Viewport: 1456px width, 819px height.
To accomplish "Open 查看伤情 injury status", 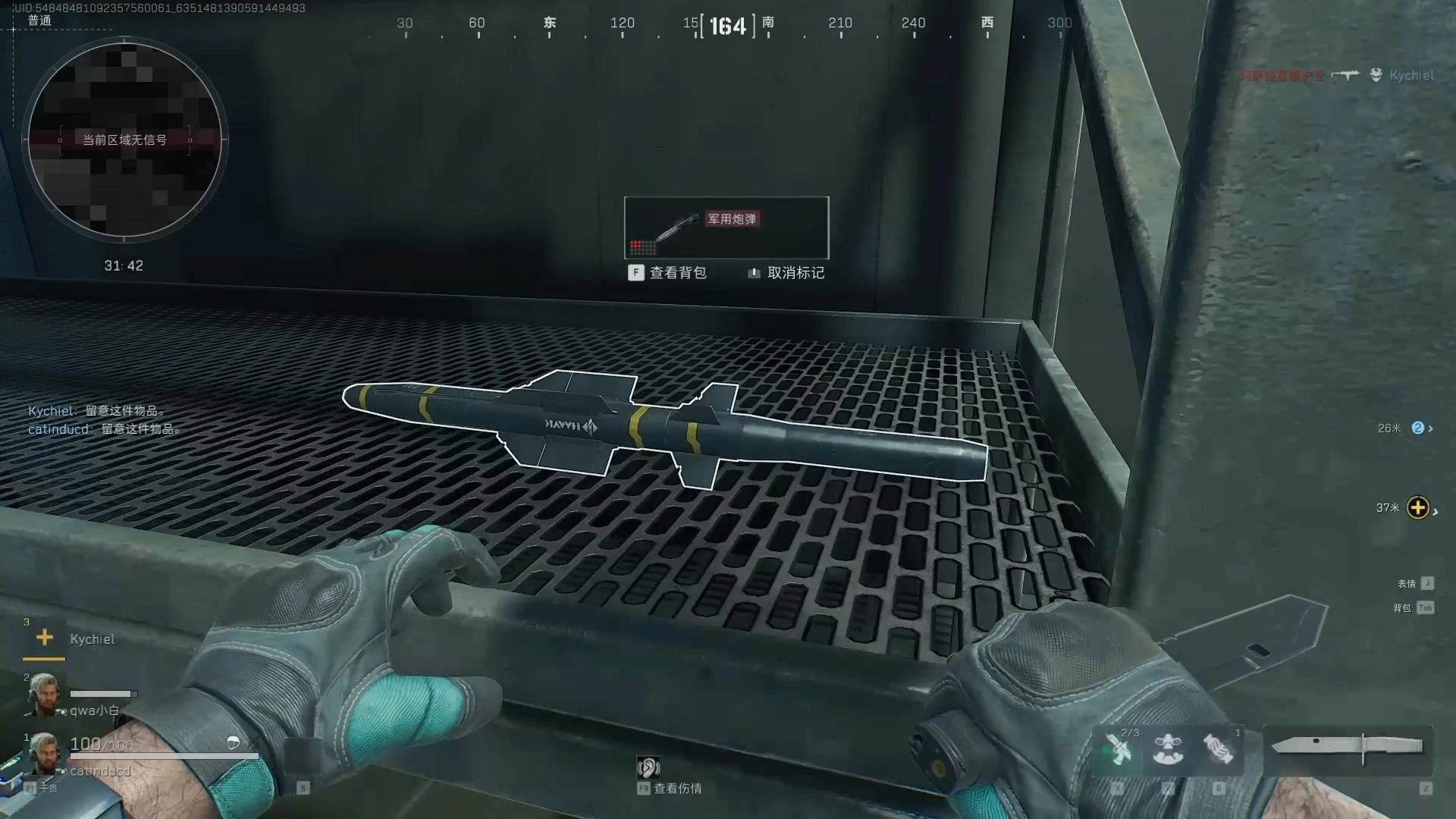I will (x=670, y=787).
